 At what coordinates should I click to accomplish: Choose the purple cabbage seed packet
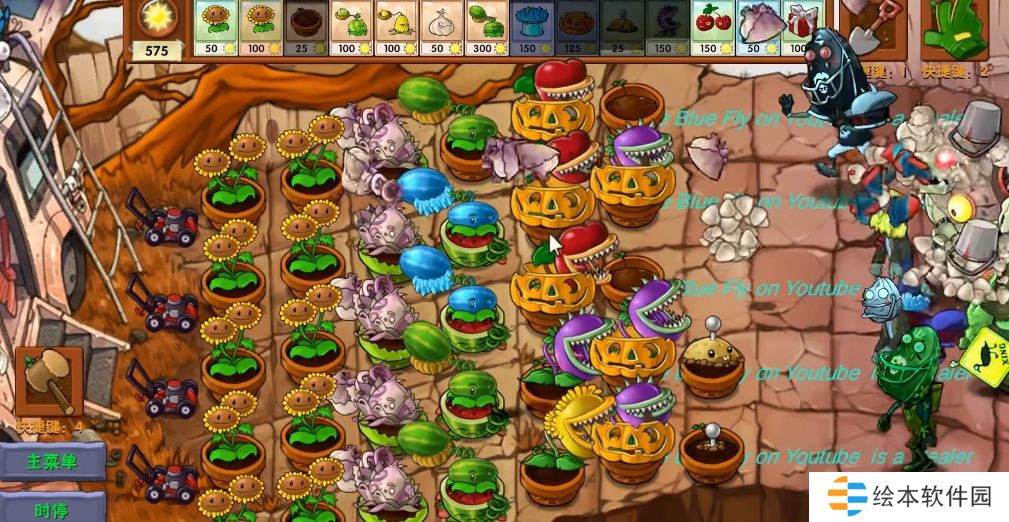pos(758,27)
